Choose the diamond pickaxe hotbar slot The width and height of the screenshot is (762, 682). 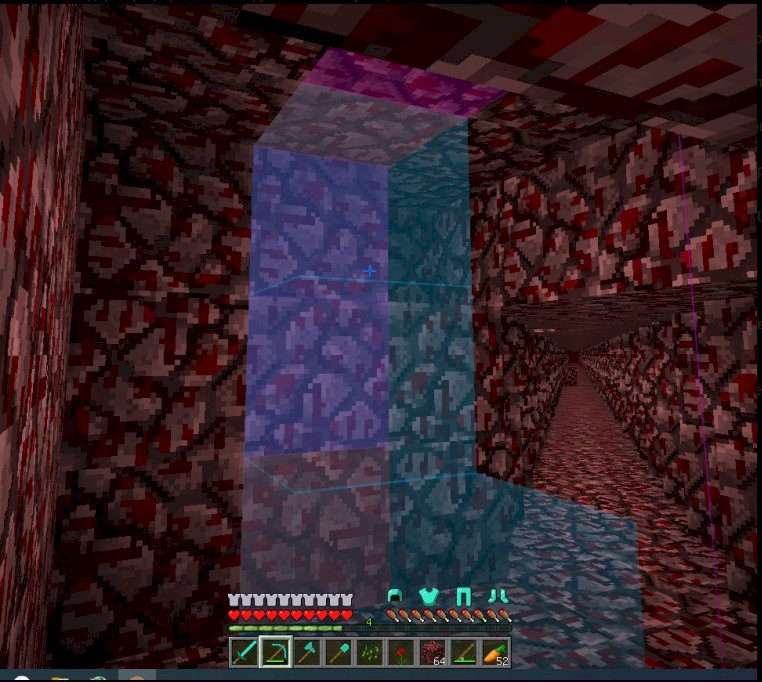tap(276, 653)
